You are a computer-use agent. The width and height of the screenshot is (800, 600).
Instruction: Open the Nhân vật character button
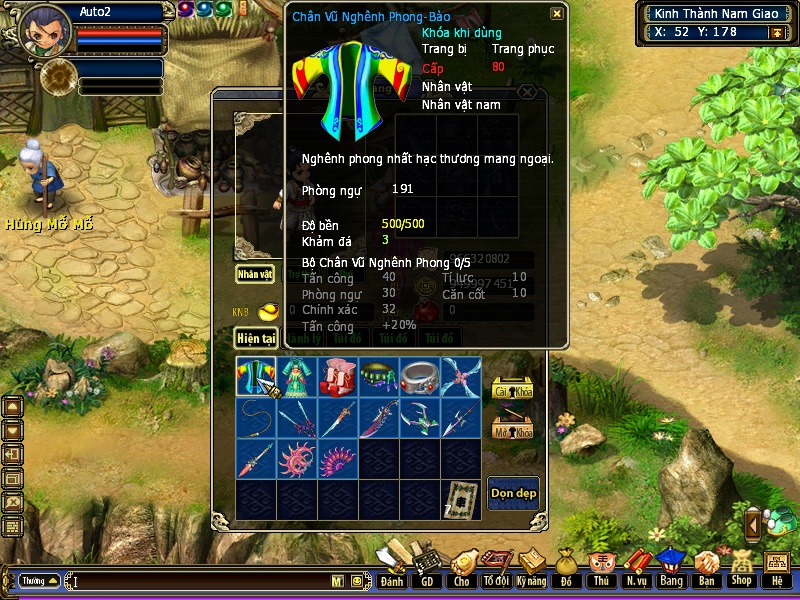pos(255,273)
